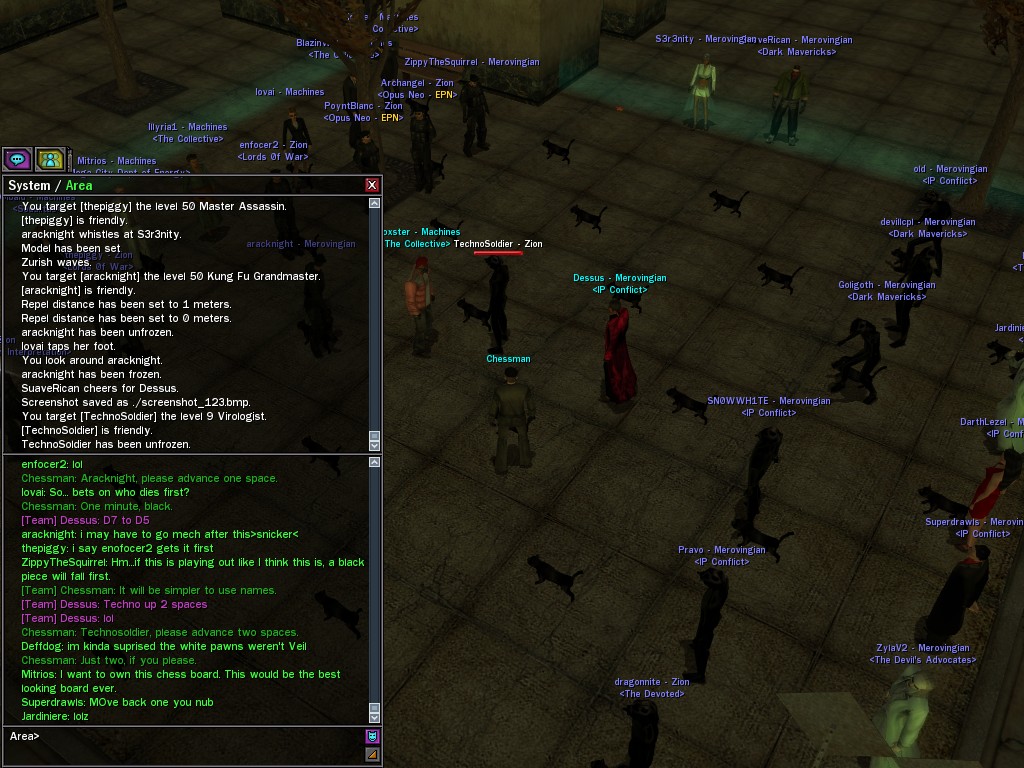
Task: Open the emote mask icon beside chat input
Action: tap(372, 736)
